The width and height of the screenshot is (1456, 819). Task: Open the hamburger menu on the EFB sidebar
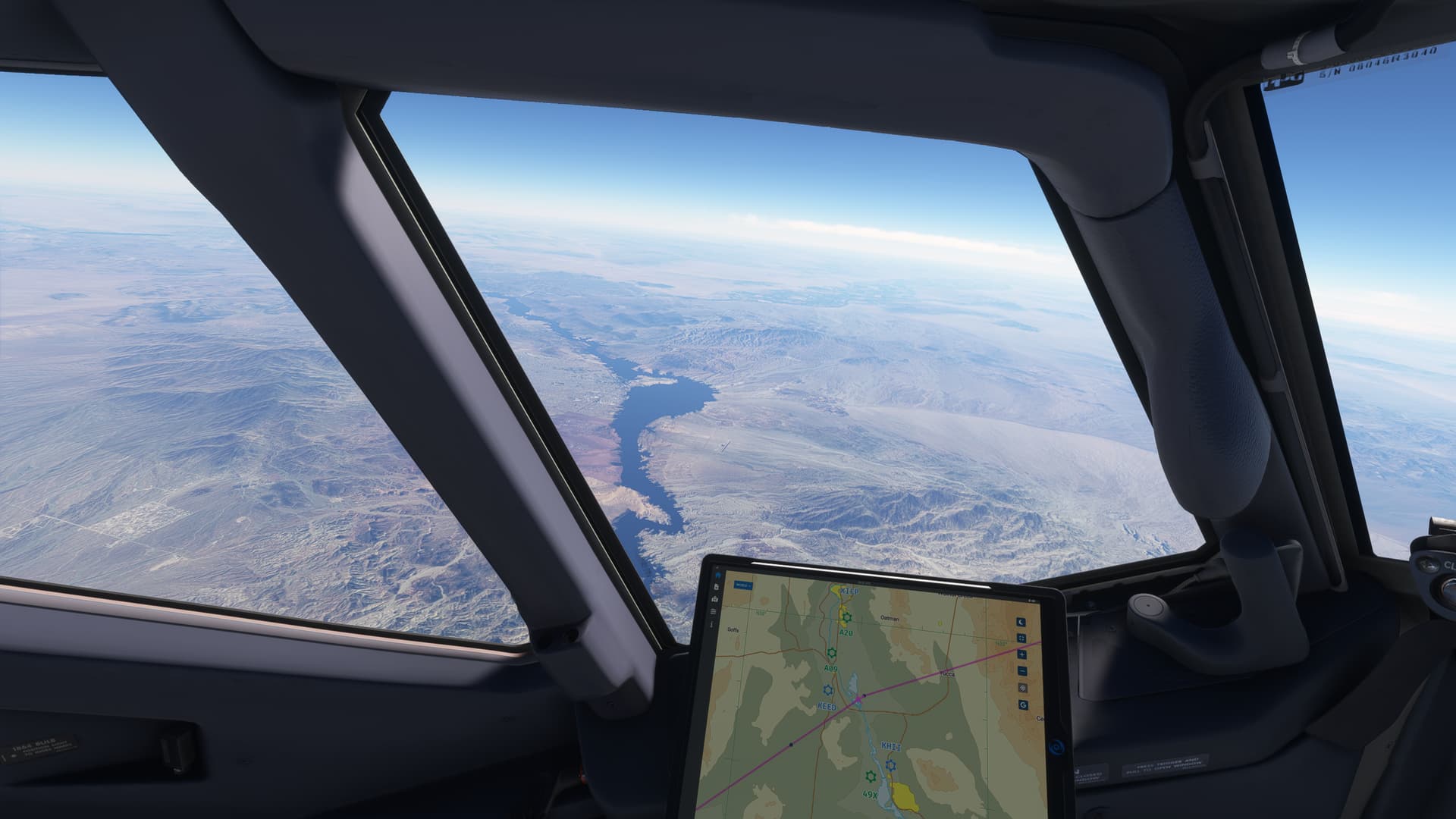click(x=714, y=611)
